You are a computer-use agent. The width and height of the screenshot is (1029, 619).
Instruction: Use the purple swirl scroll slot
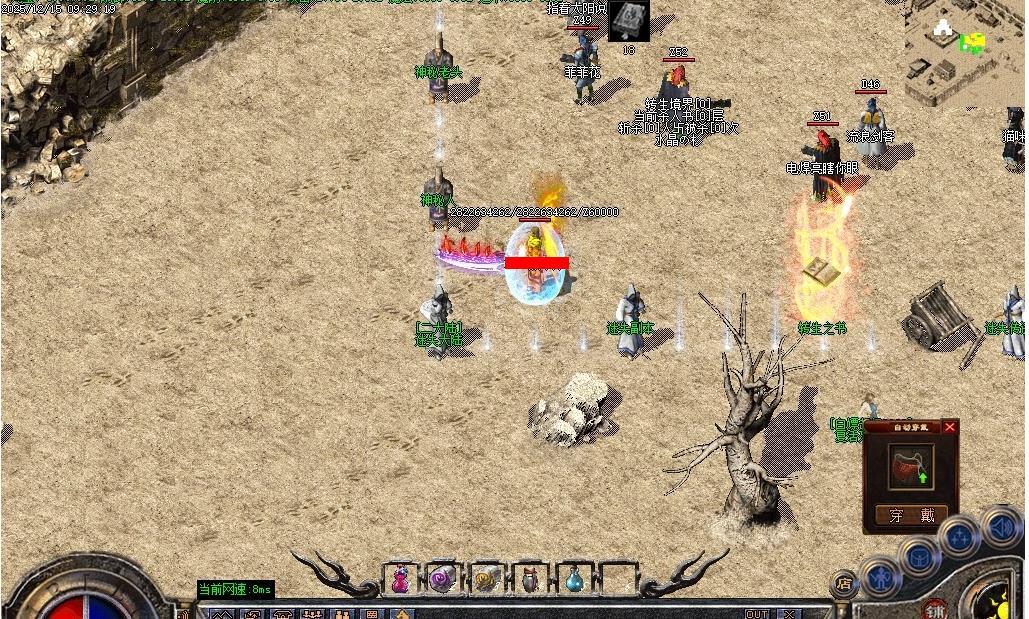[x=443, y=578]
